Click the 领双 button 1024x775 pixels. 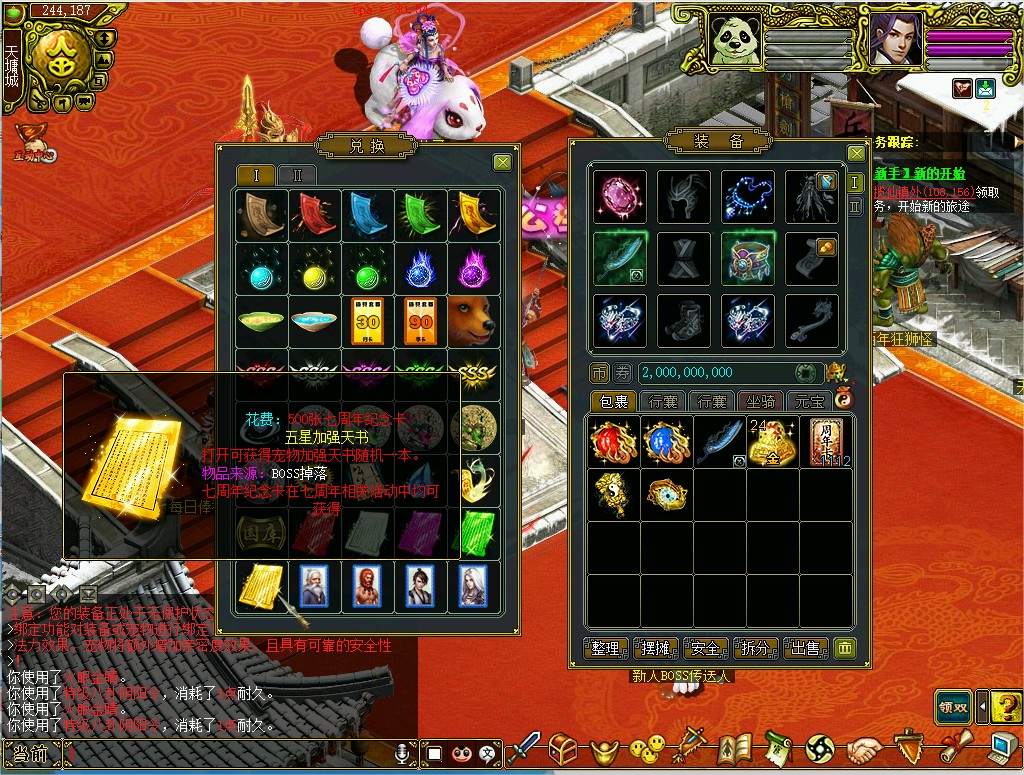click(953, 707)
